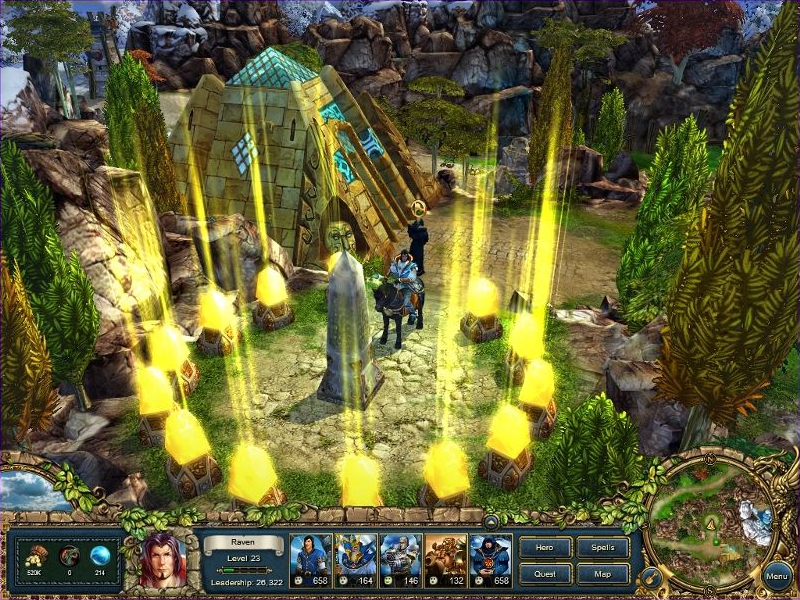Select the troop slot with 146 units
800x600 pixels.
point(400,559)
